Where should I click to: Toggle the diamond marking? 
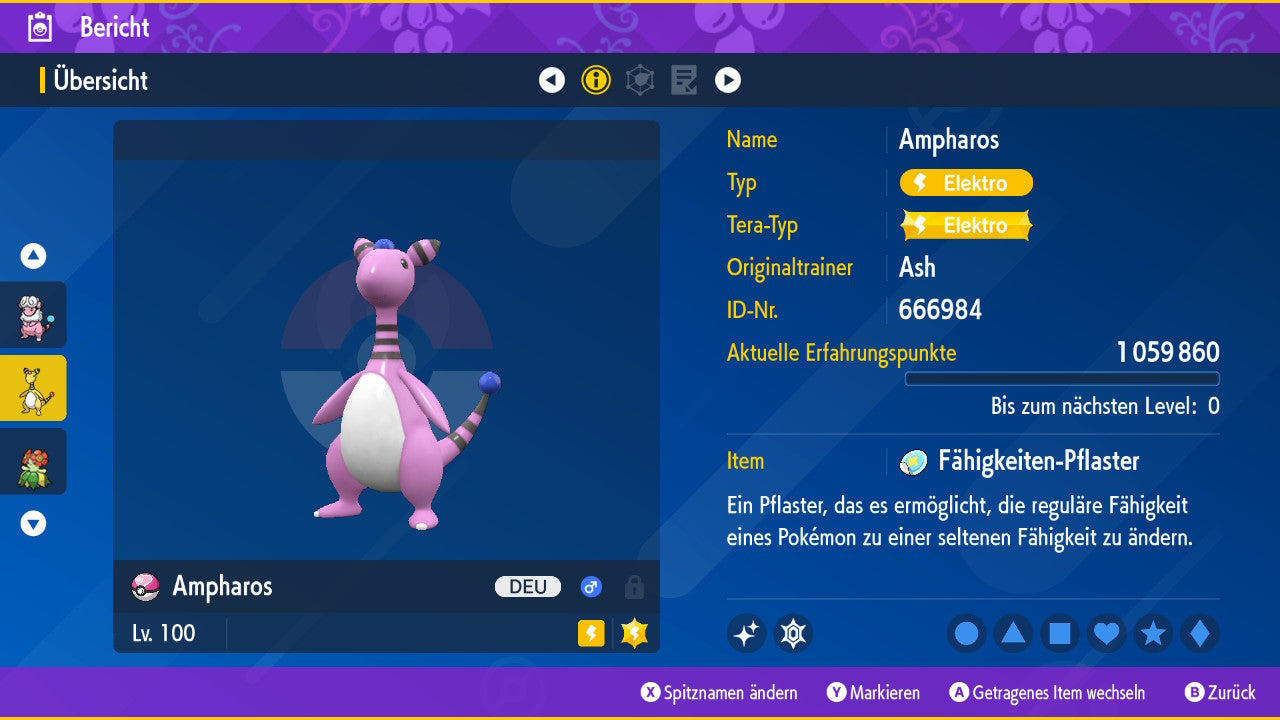[1200, 633]
